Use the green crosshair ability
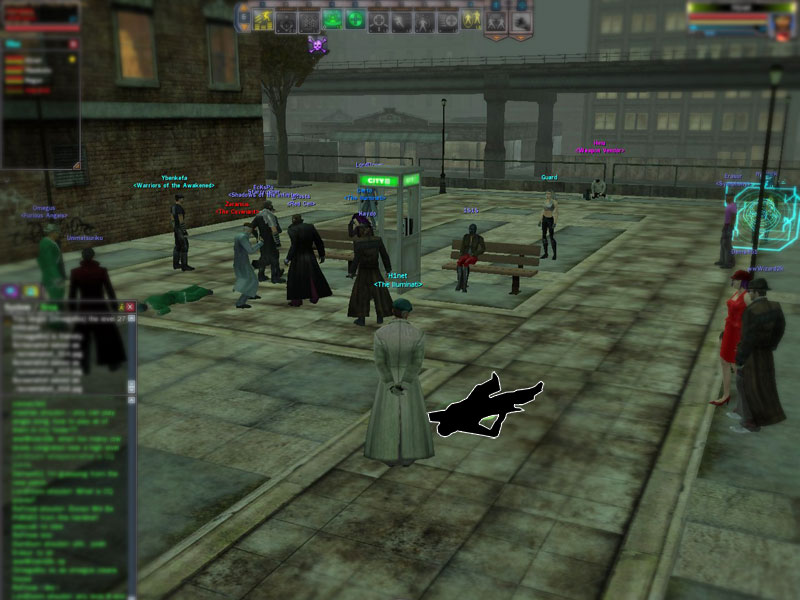Viewport: 800px width, 600px height. (x=356, y=19)
